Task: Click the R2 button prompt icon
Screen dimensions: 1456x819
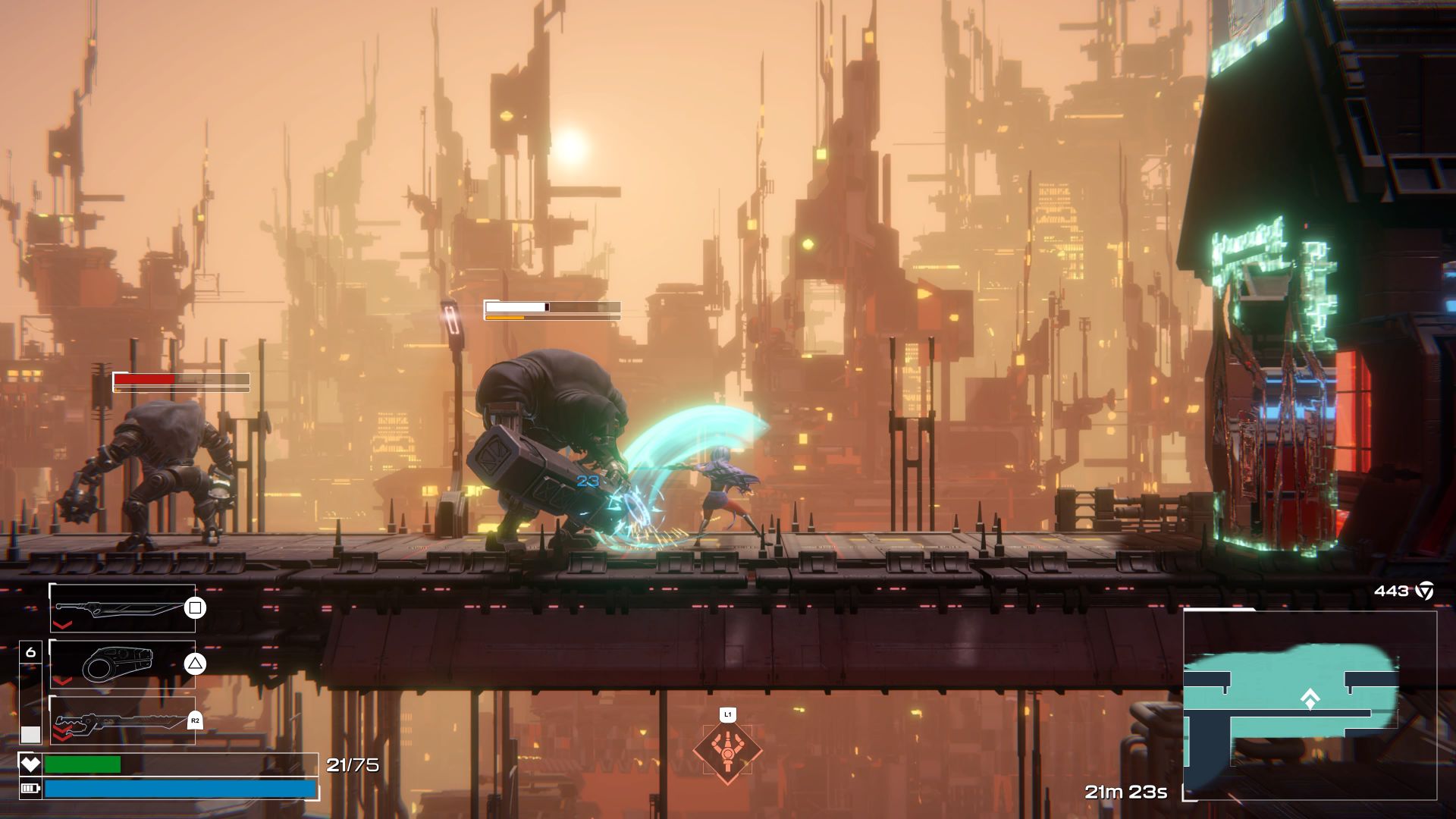Action: [x=195, y=720]
